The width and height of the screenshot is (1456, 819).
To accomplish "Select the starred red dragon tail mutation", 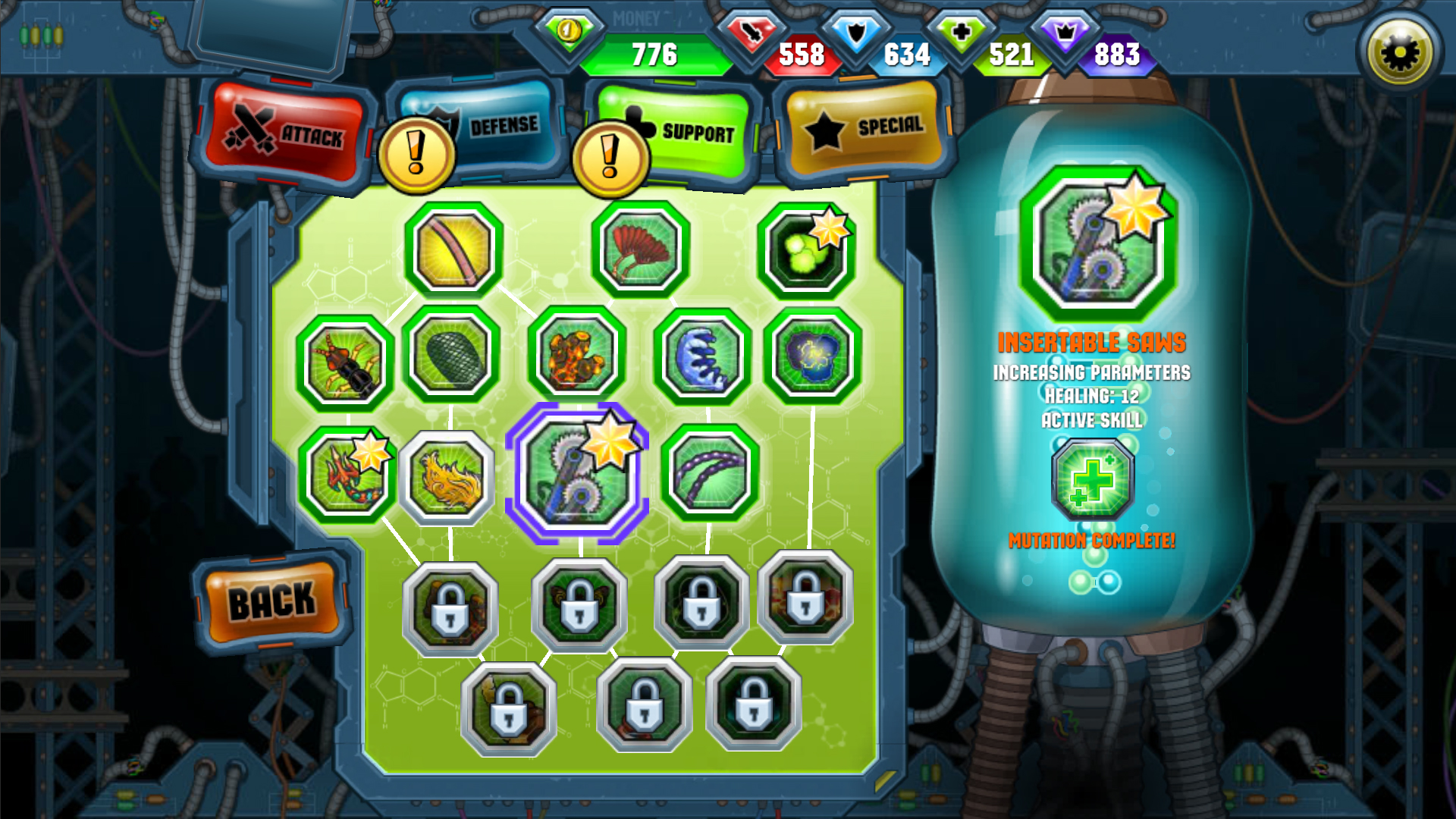I will pos(345,474).
